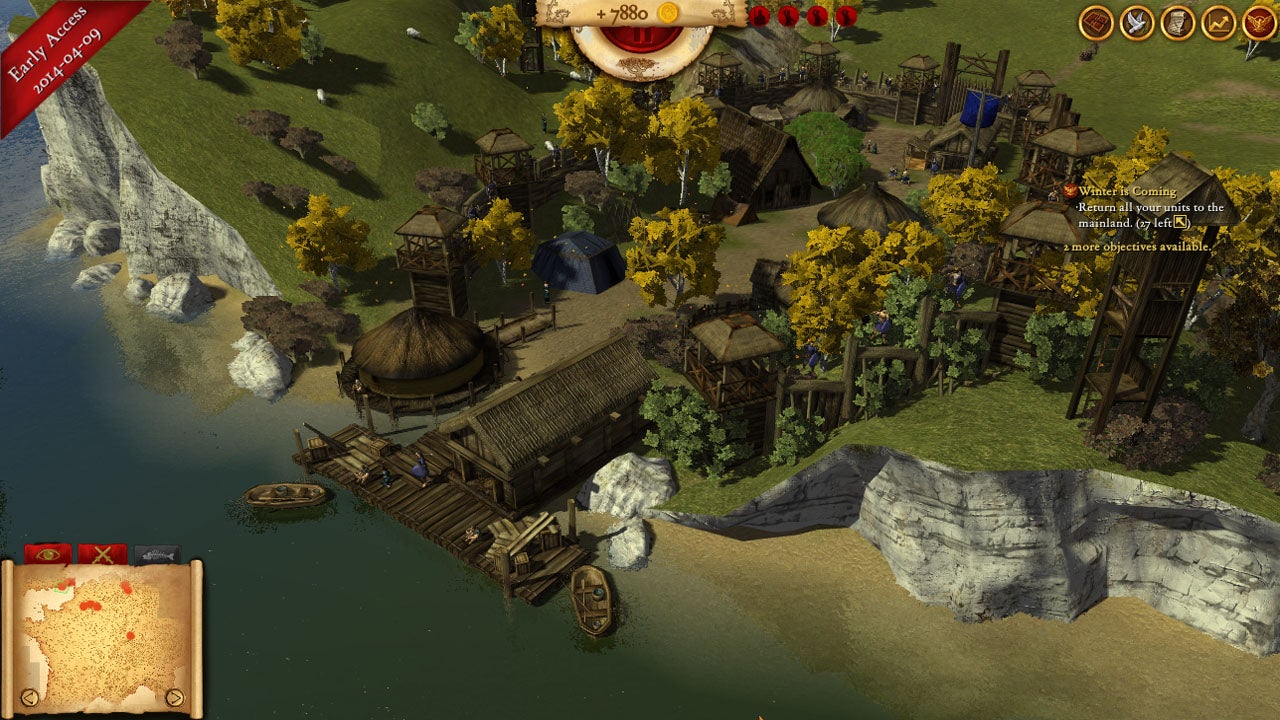
Task: Click the minimap's left arrow button
Action: 30,697
